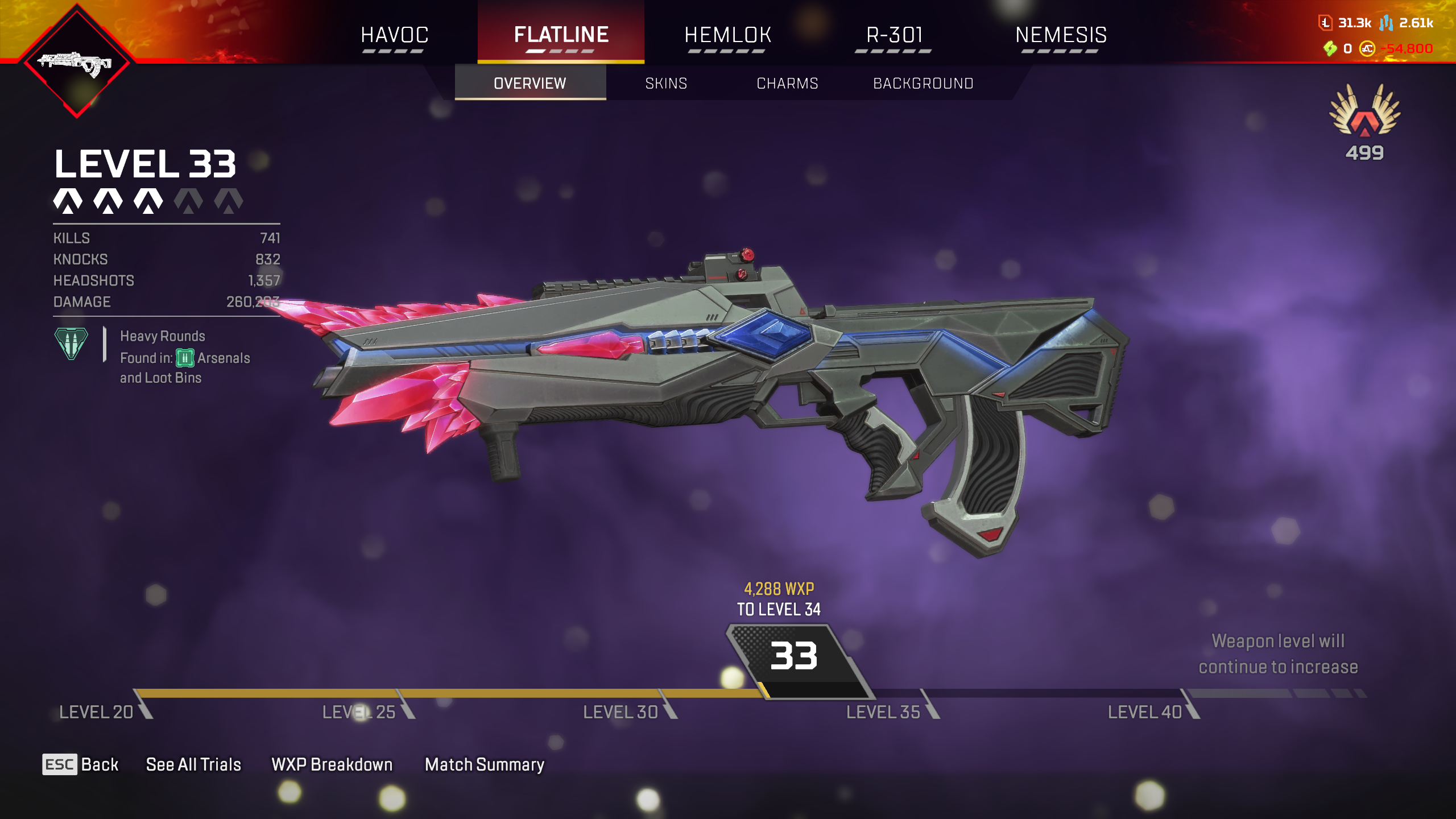Show the WXP Breakdown

332,764
